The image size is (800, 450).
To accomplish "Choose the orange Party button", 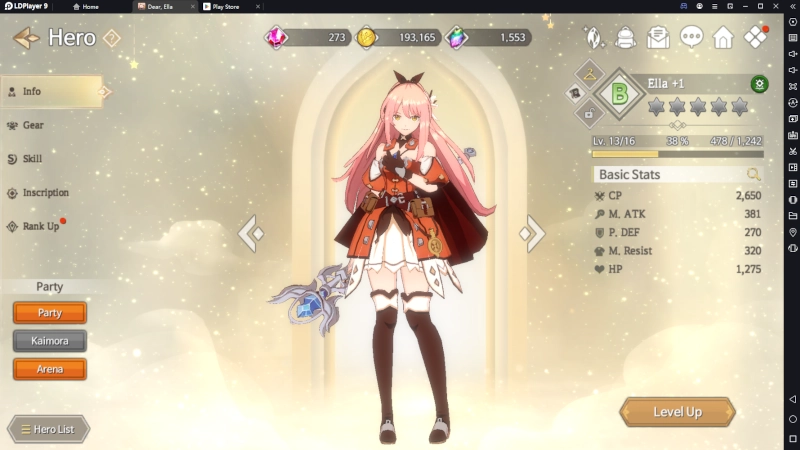I will (x=50, y=313).
